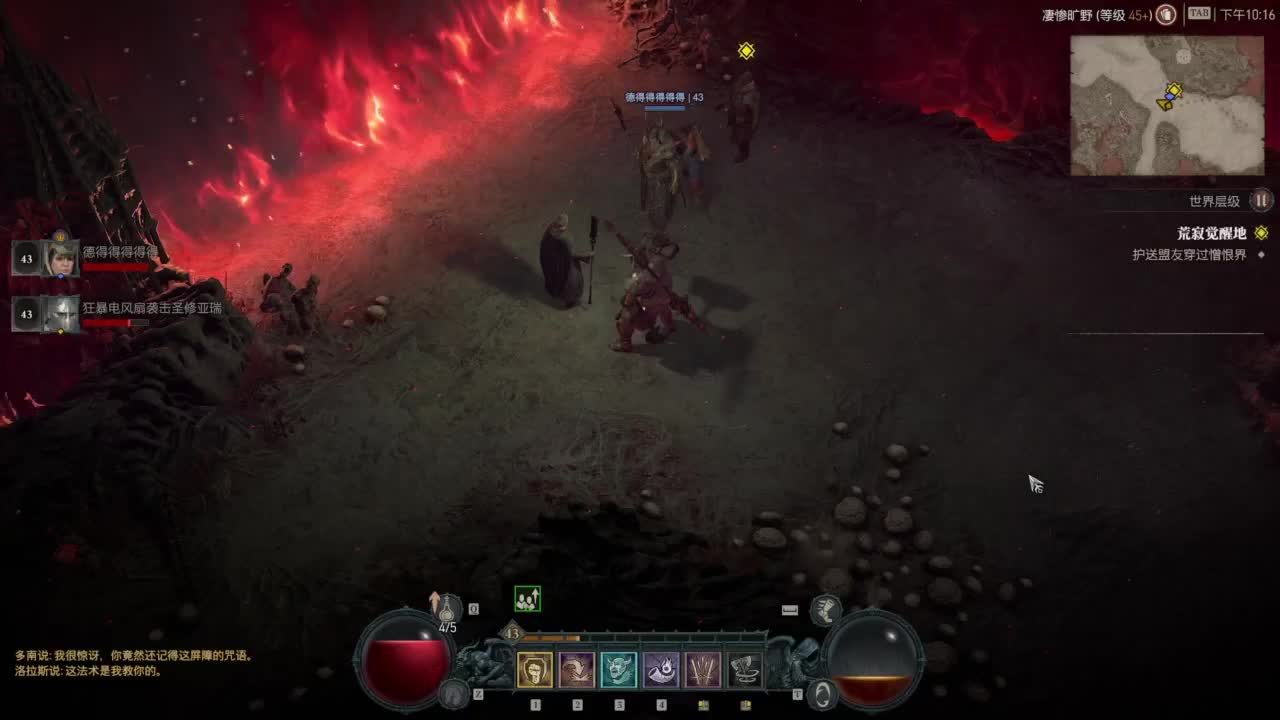Activate the flaming war horn skill

point(661,670)
